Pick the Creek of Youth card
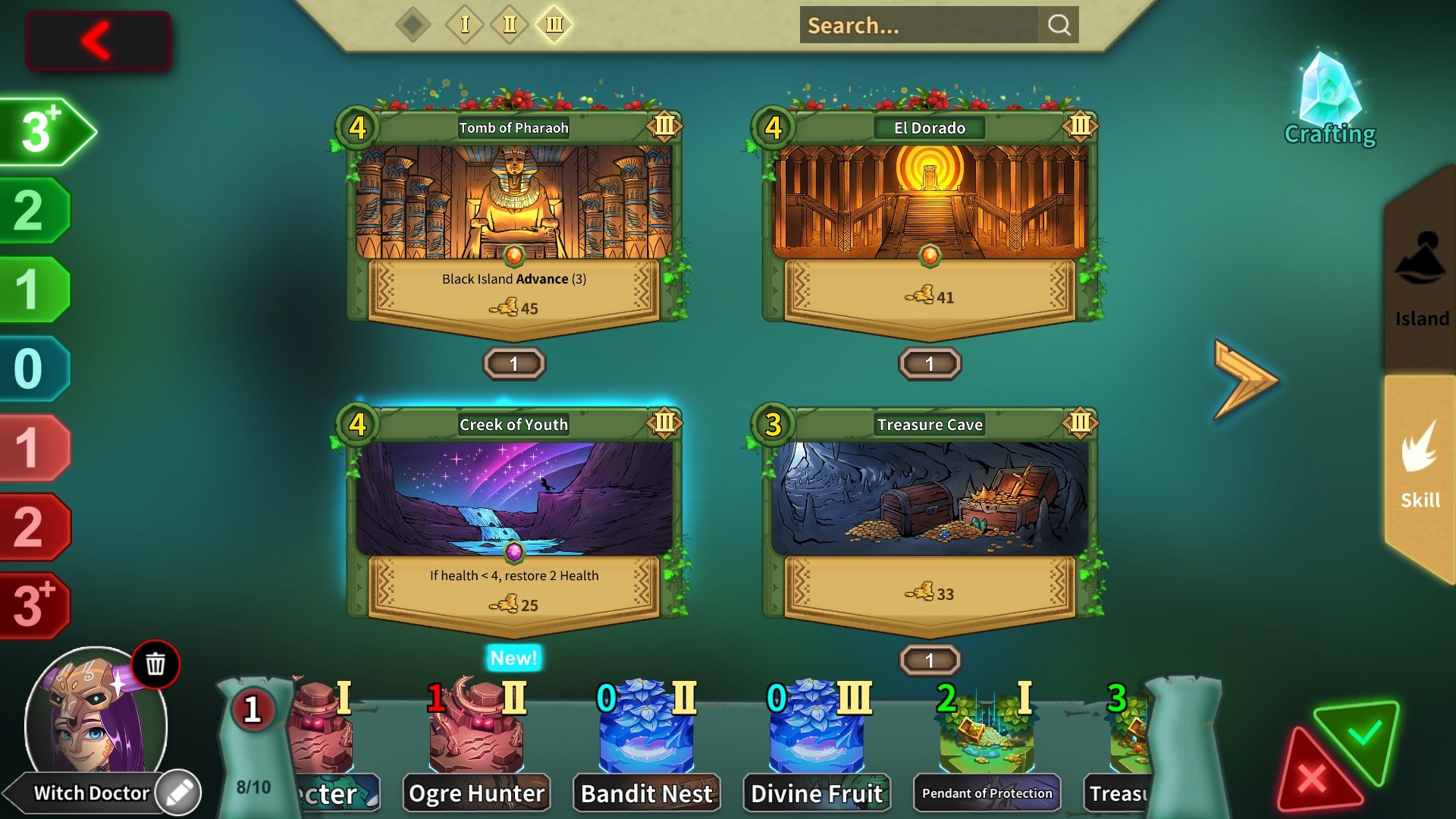Viewport: 1456px width, 819px height. coord(513,516)
